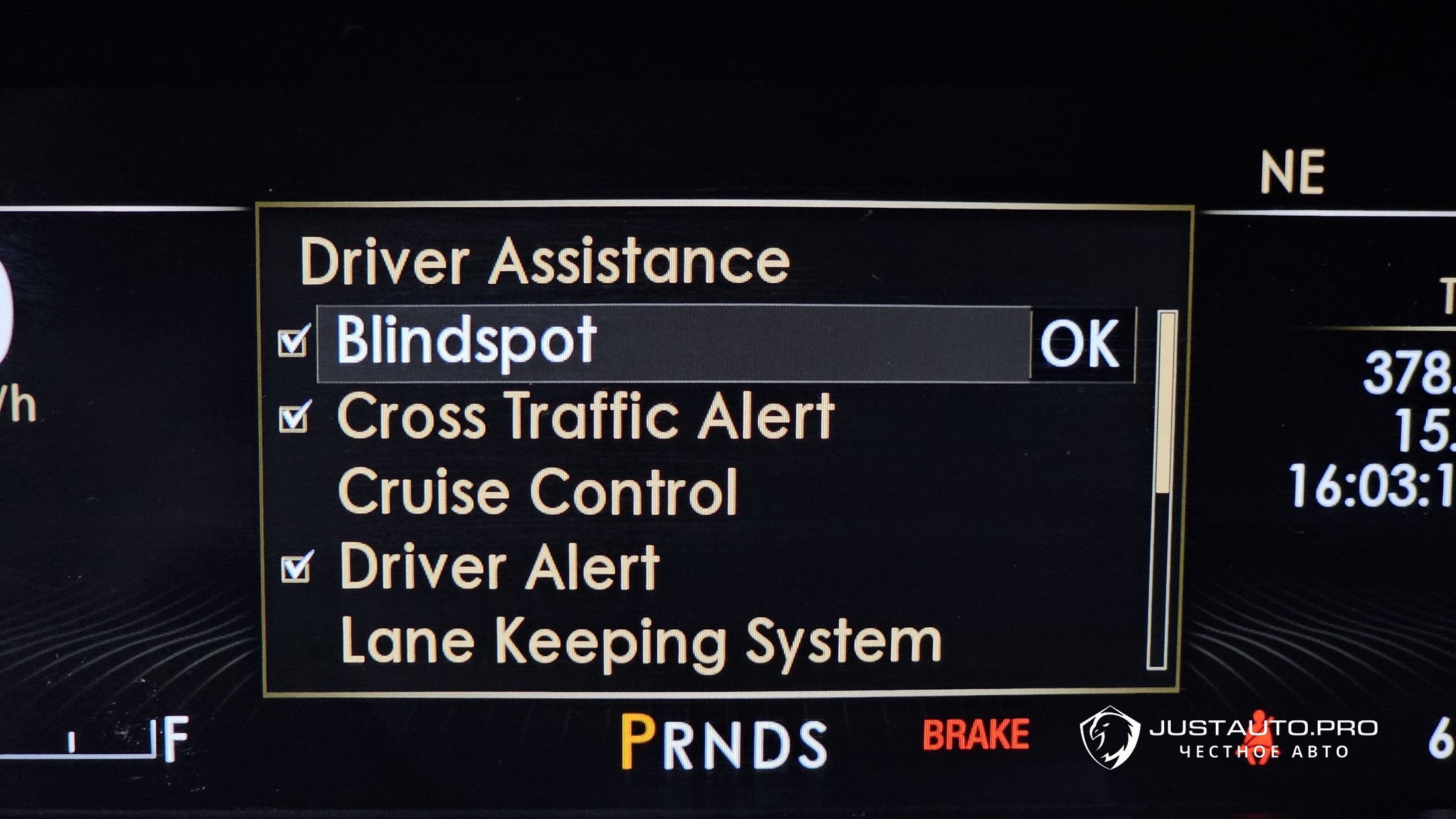Highlight the Driver Alert entry

coord(500,567)
